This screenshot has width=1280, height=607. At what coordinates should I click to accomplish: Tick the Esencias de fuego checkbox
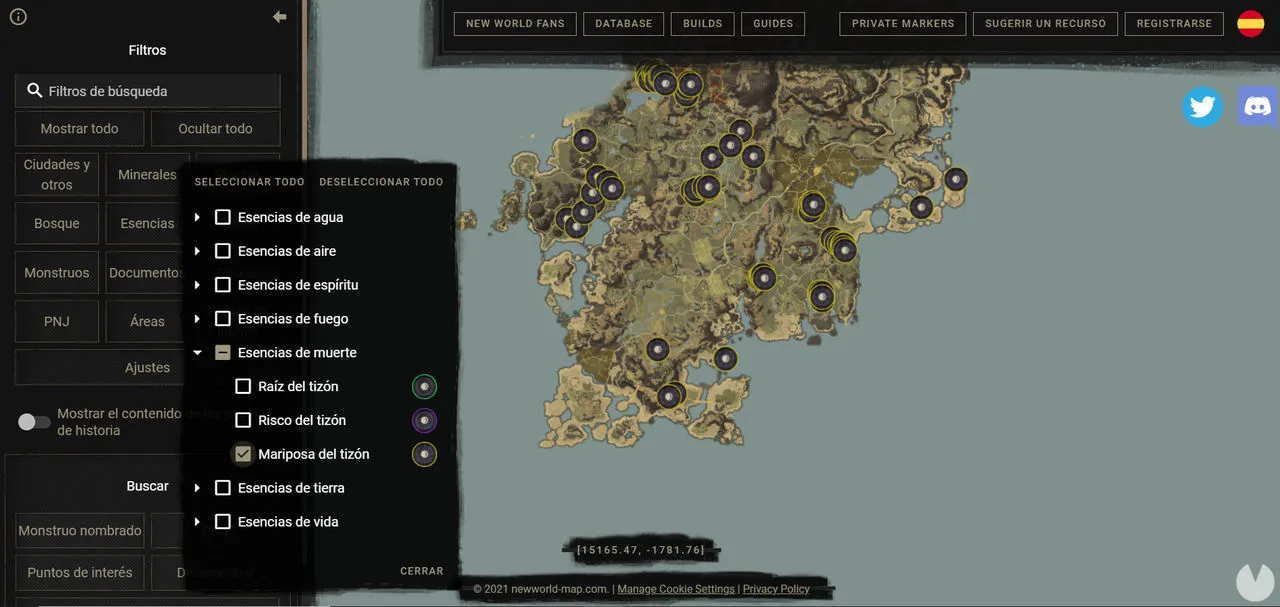pyautogui.click(x=223, y=319)
